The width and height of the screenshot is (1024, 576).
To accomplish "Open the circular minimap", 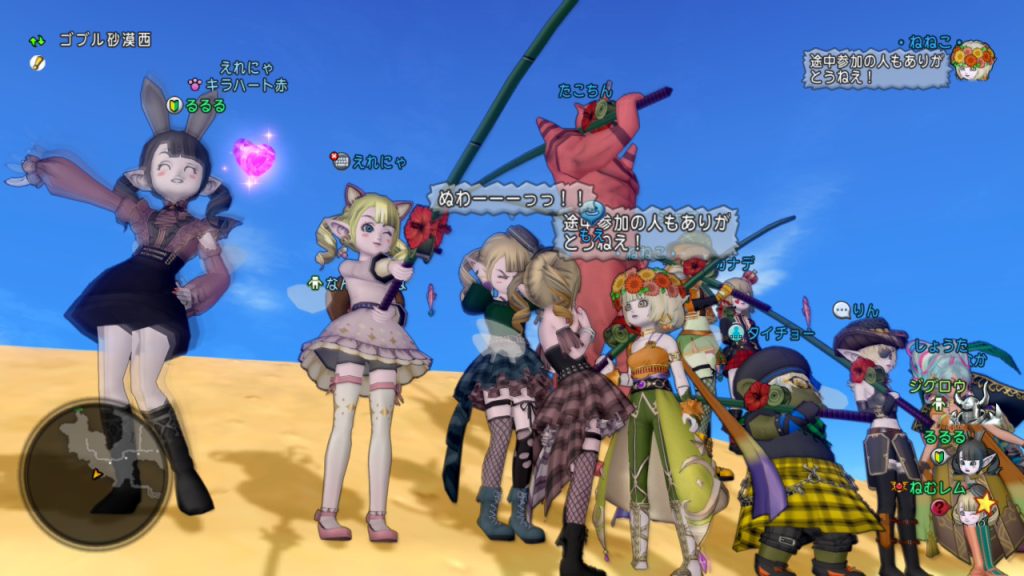I will click(x=94, y=473).
